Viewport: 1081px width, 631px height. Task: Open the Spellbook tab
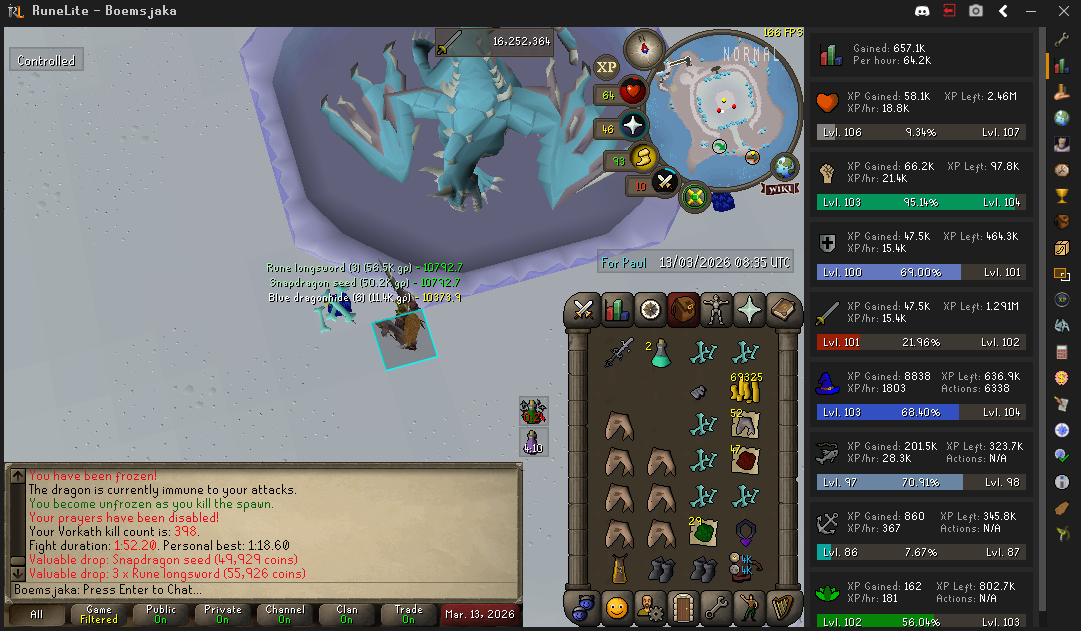click(x=782, y=310)
